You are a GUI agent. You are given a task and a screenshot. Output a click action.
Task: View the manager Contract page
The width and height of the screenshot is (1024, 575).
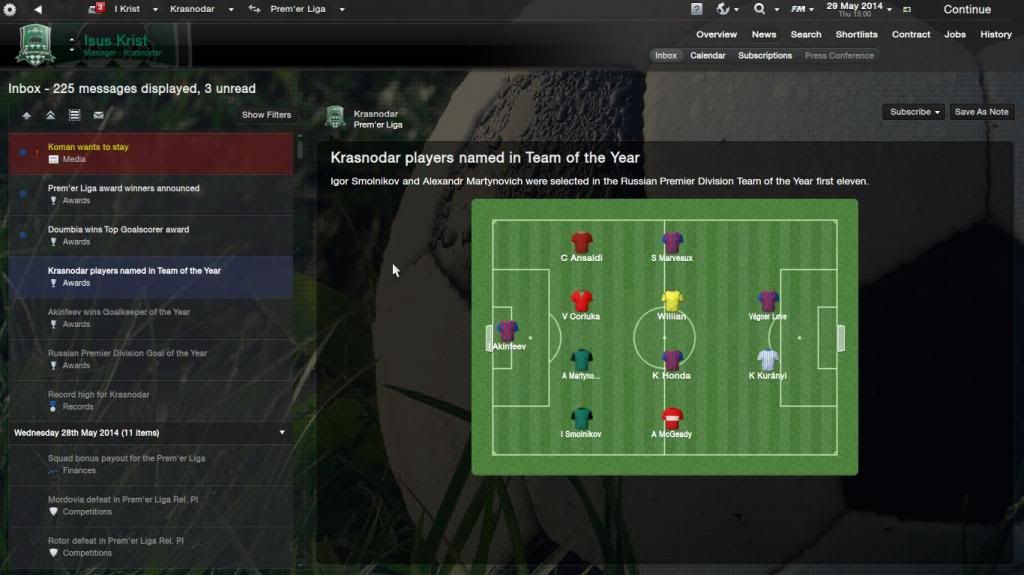[911, 34]
